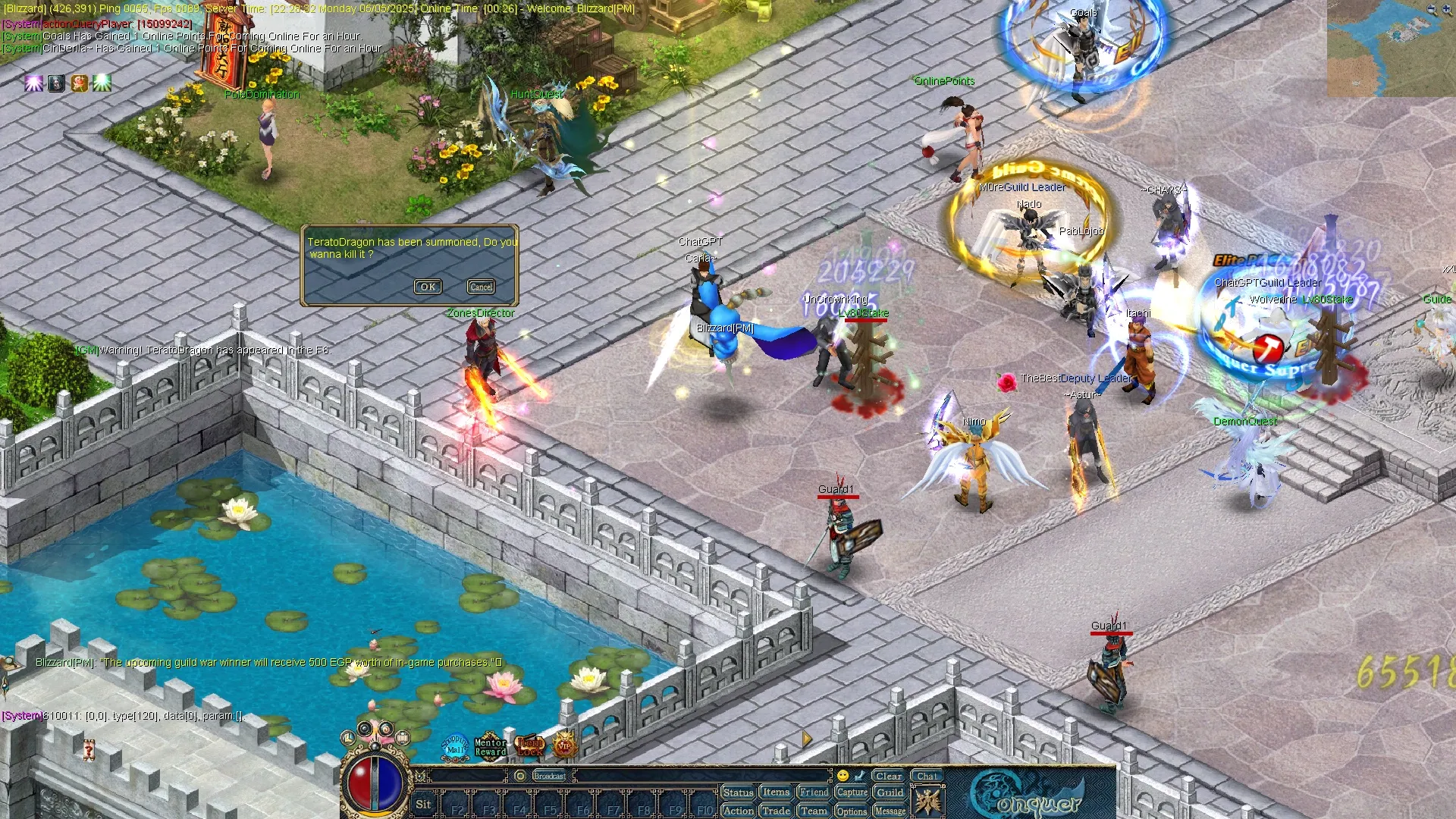Open the Guild window

[x=890, y=792]
